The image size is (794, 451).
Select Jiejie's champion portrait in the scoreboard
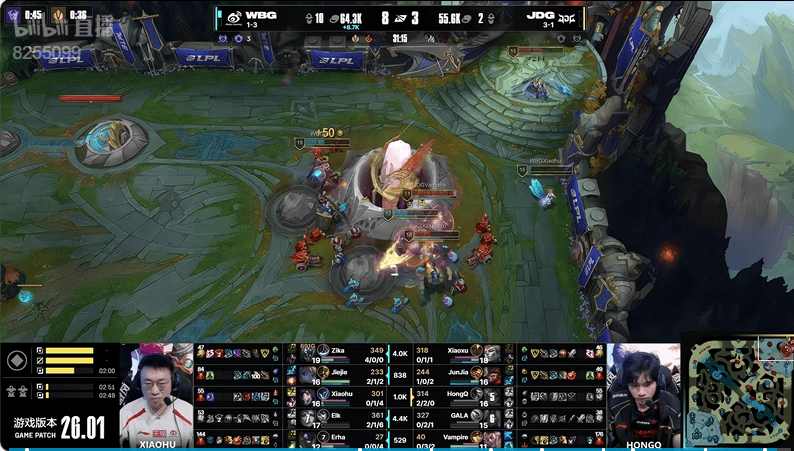(x=307, y=374)
